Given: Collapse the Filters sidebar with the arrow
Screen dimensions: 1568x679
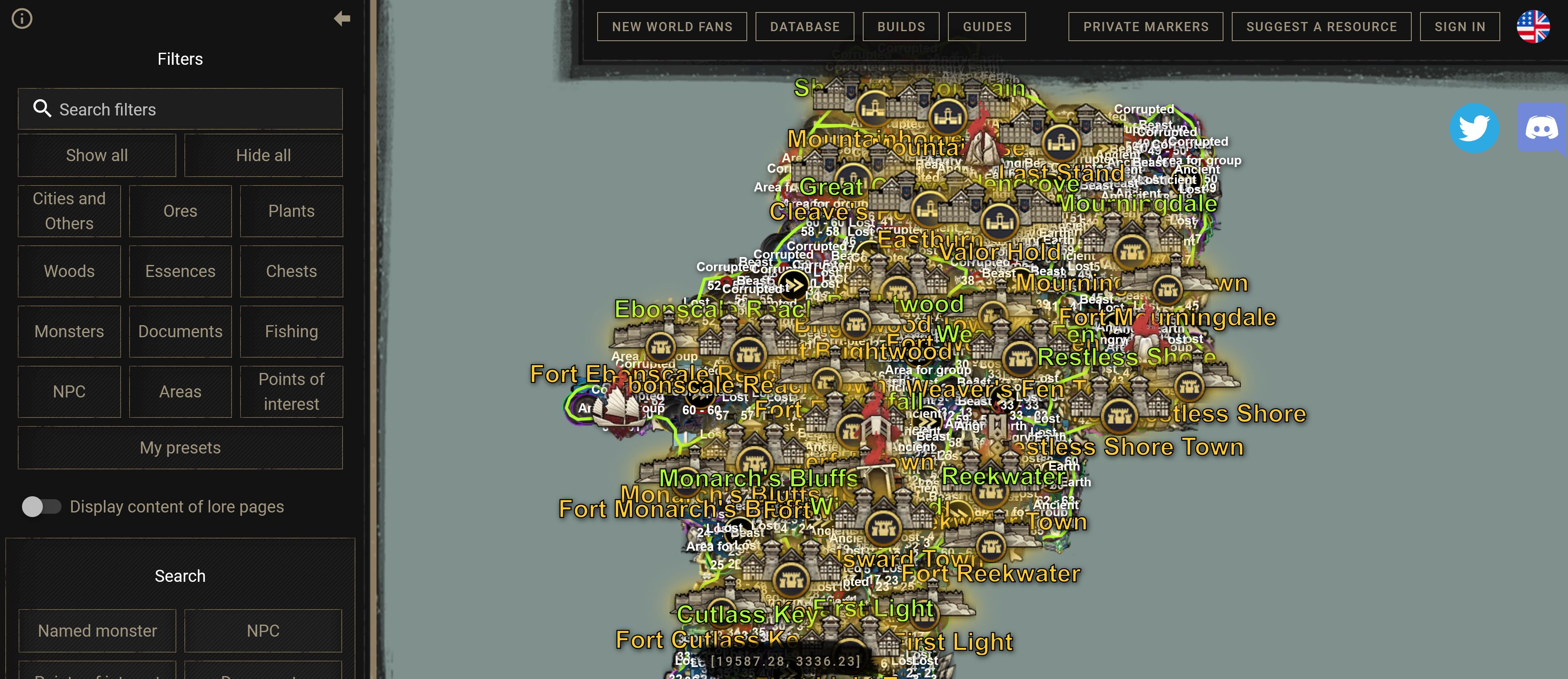Looking at the screenshot, I should 342,18.
